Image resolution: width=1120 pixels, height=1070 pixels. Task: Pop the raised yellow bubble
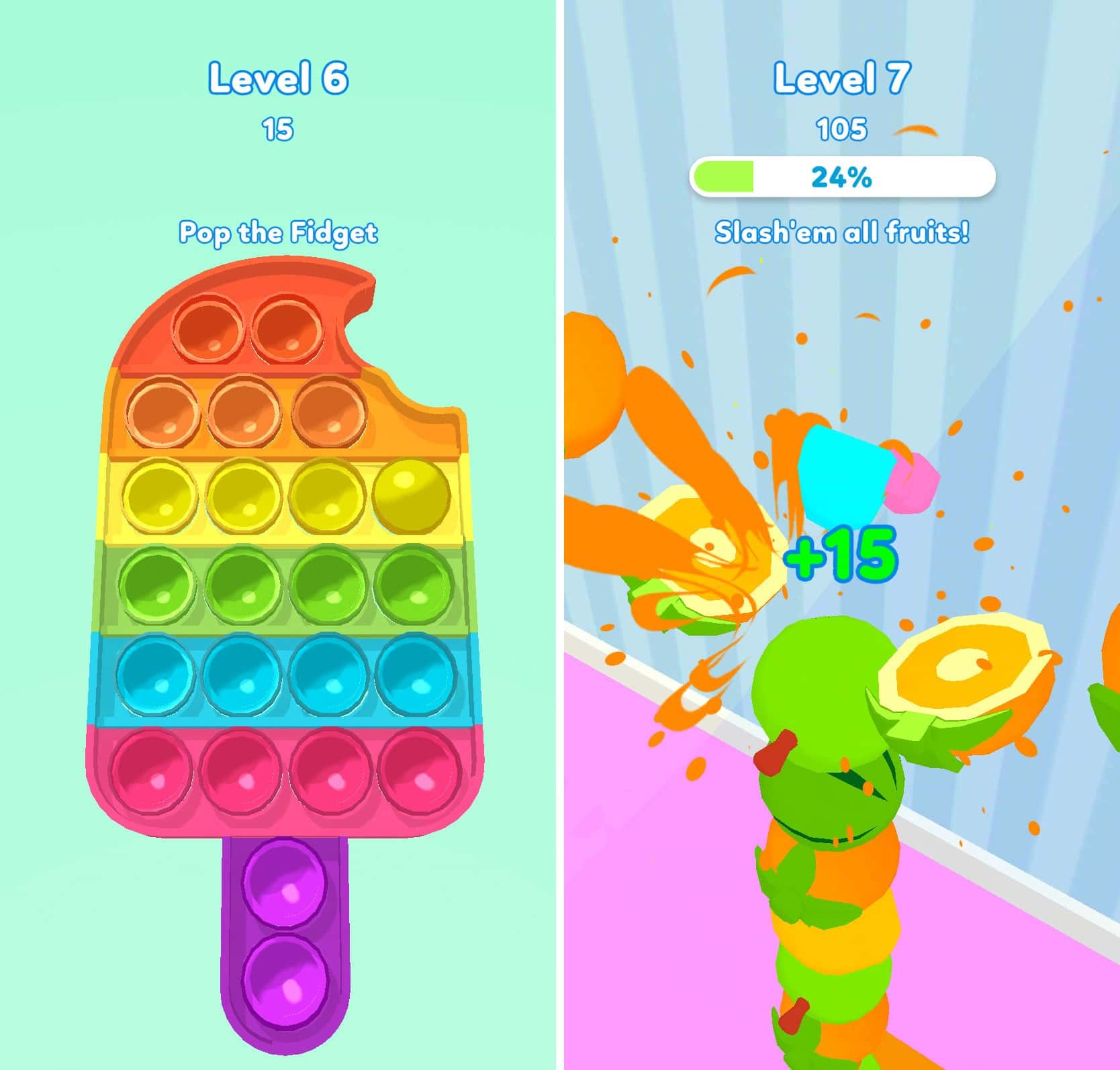click(x=410, y=495)
